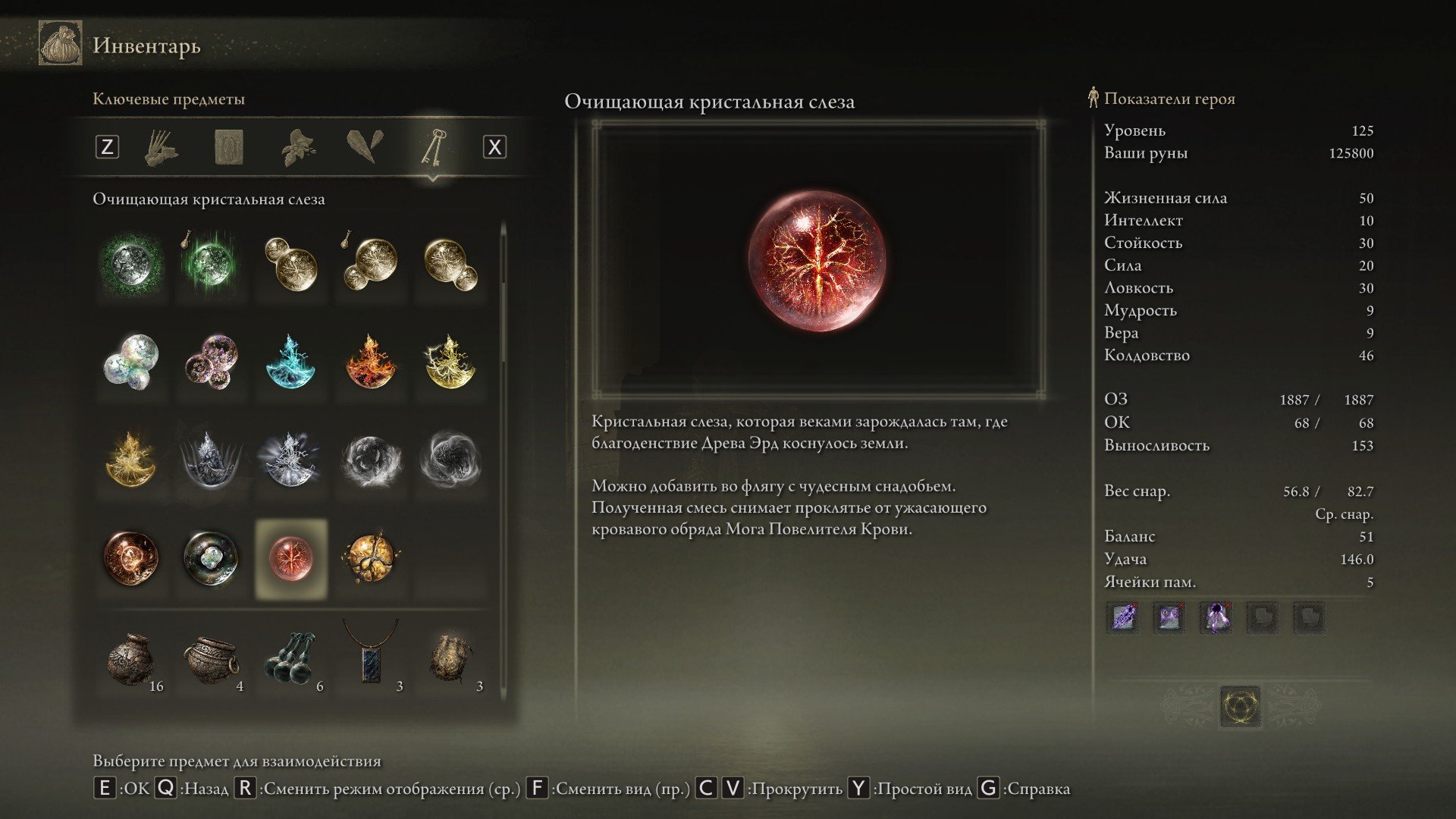The image size is (1456, 819).
Task: Select the perfume bottles with 6 count
Action: [291, 660]
